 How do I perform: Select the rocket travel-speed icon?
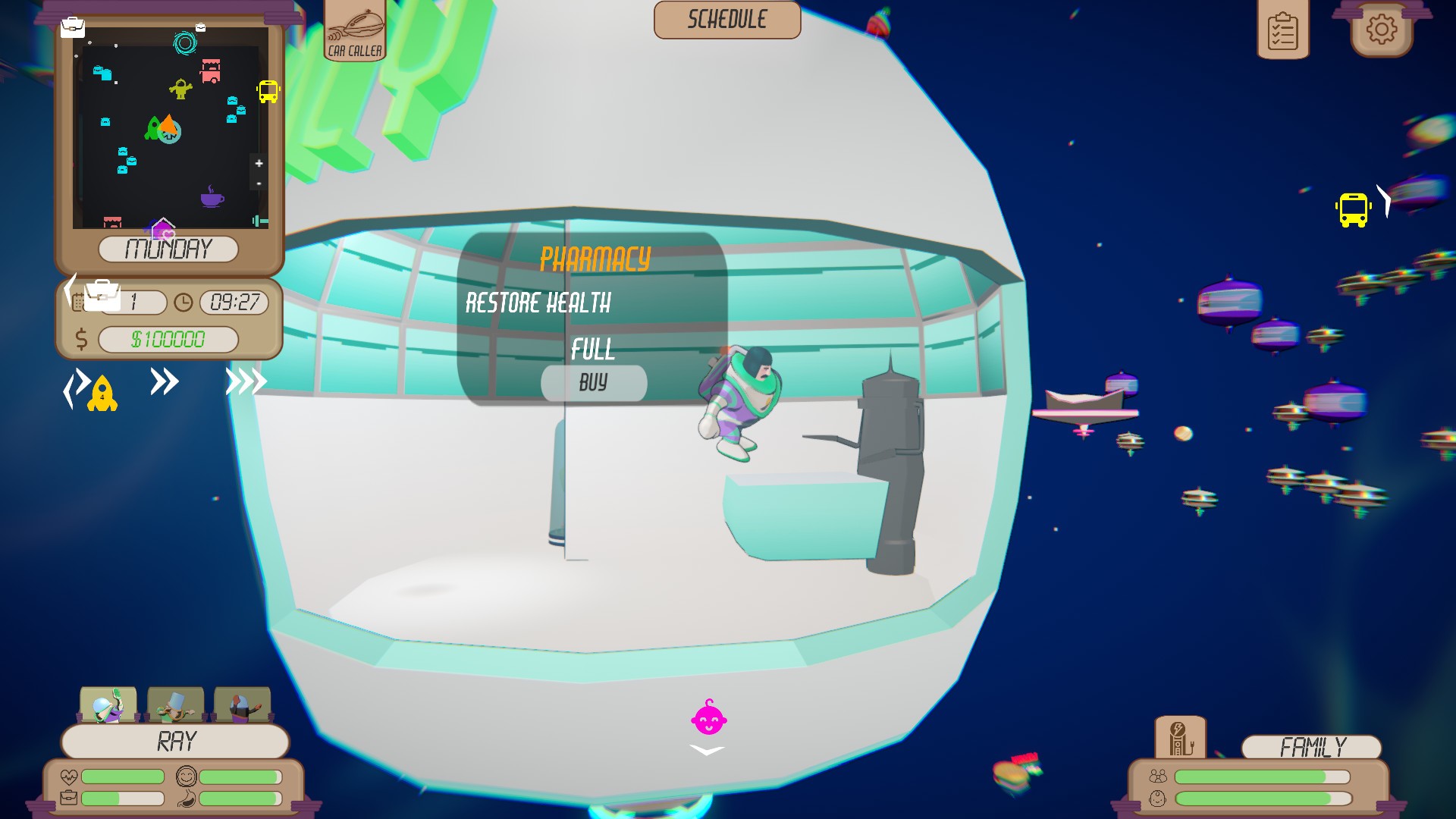102,393
